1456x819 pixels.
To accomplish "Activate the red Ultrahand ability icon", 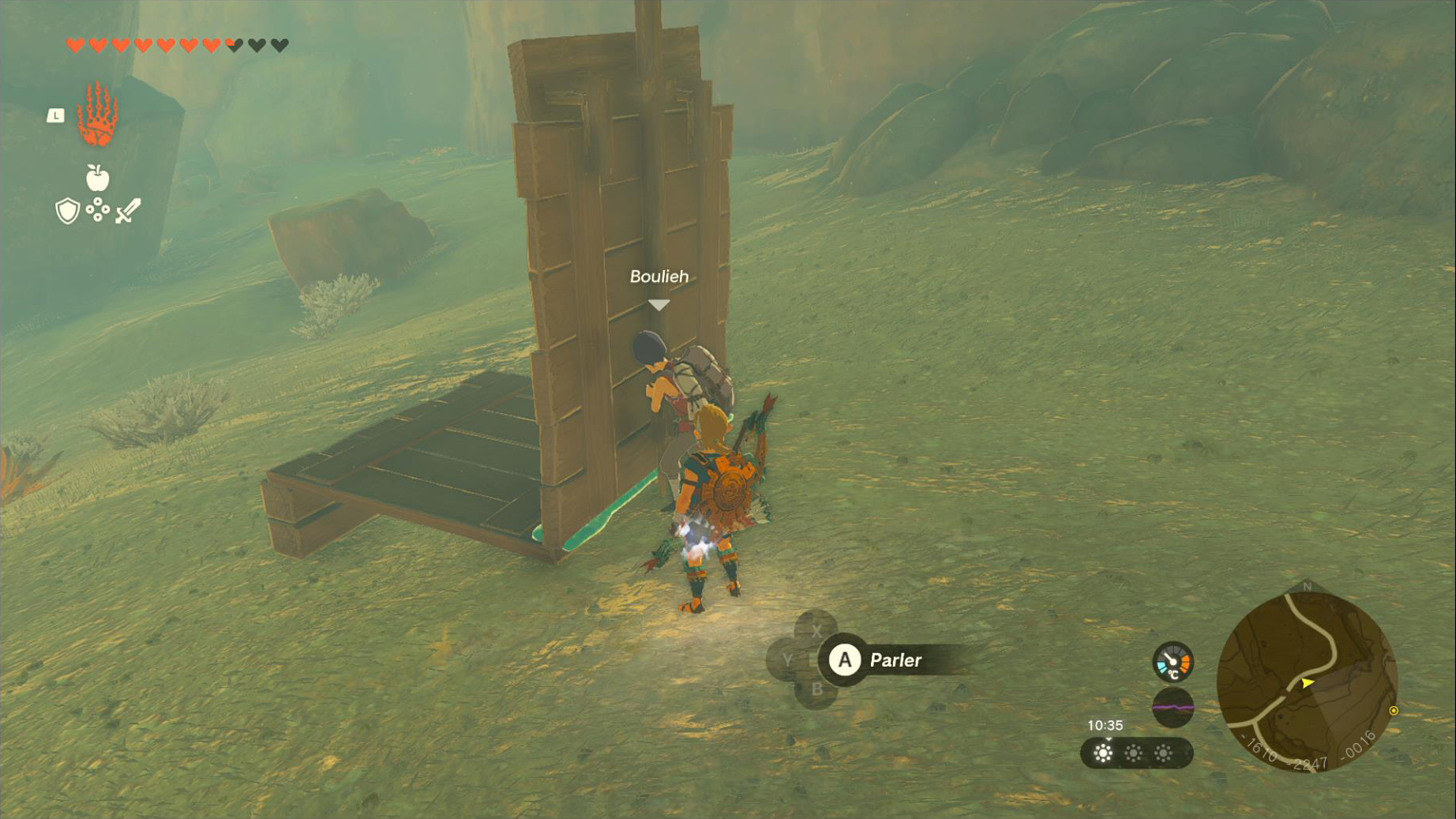I will pos(98,115).
